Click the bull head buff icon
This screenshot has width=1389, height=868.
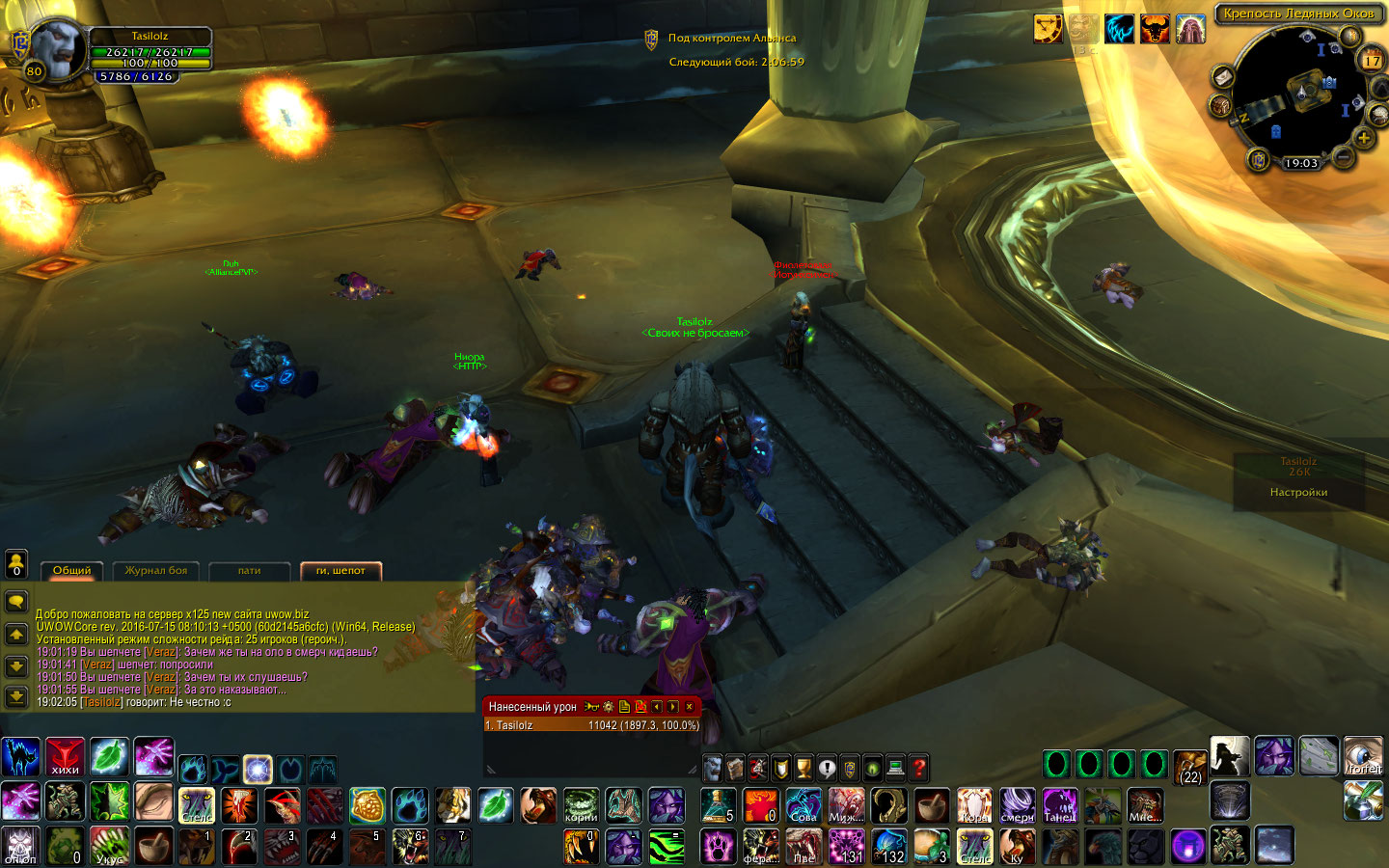click(x=1154, y=29)
